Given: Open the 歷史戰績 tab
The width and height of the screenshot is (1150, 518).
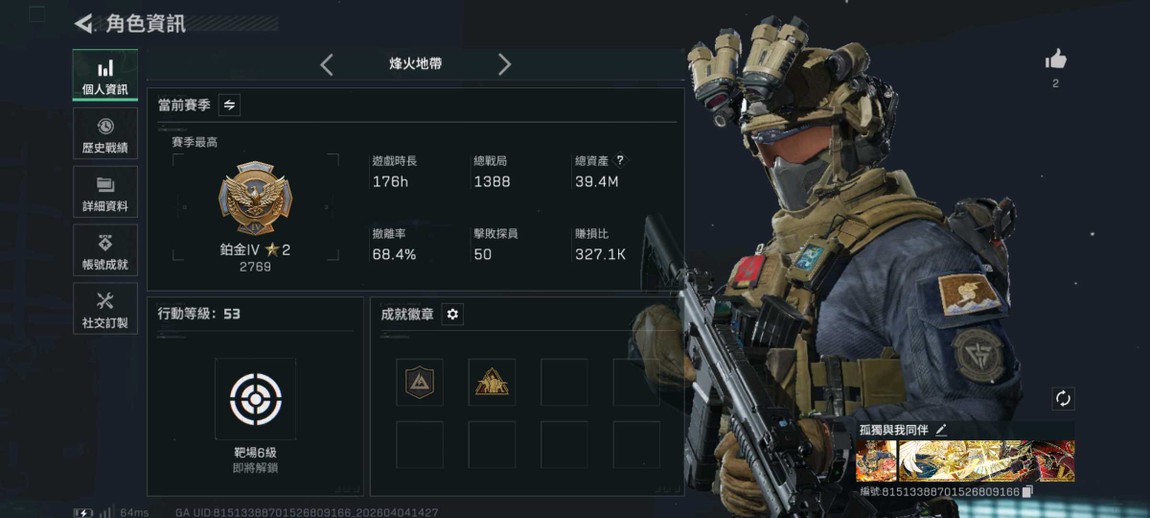Looking at the screenshot, I should (x=105, y=134).
